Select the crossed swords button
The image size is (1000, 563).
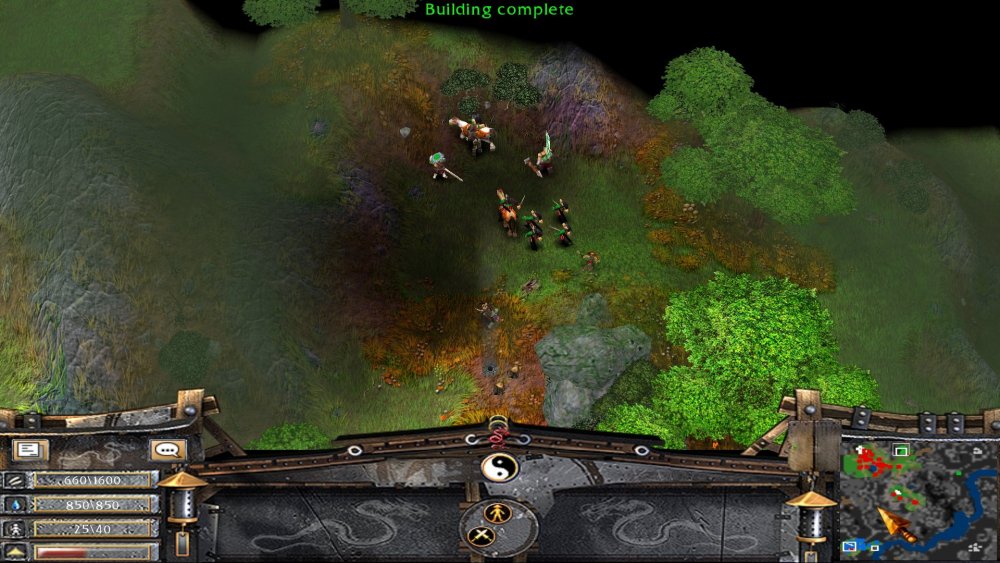point(480,536)
